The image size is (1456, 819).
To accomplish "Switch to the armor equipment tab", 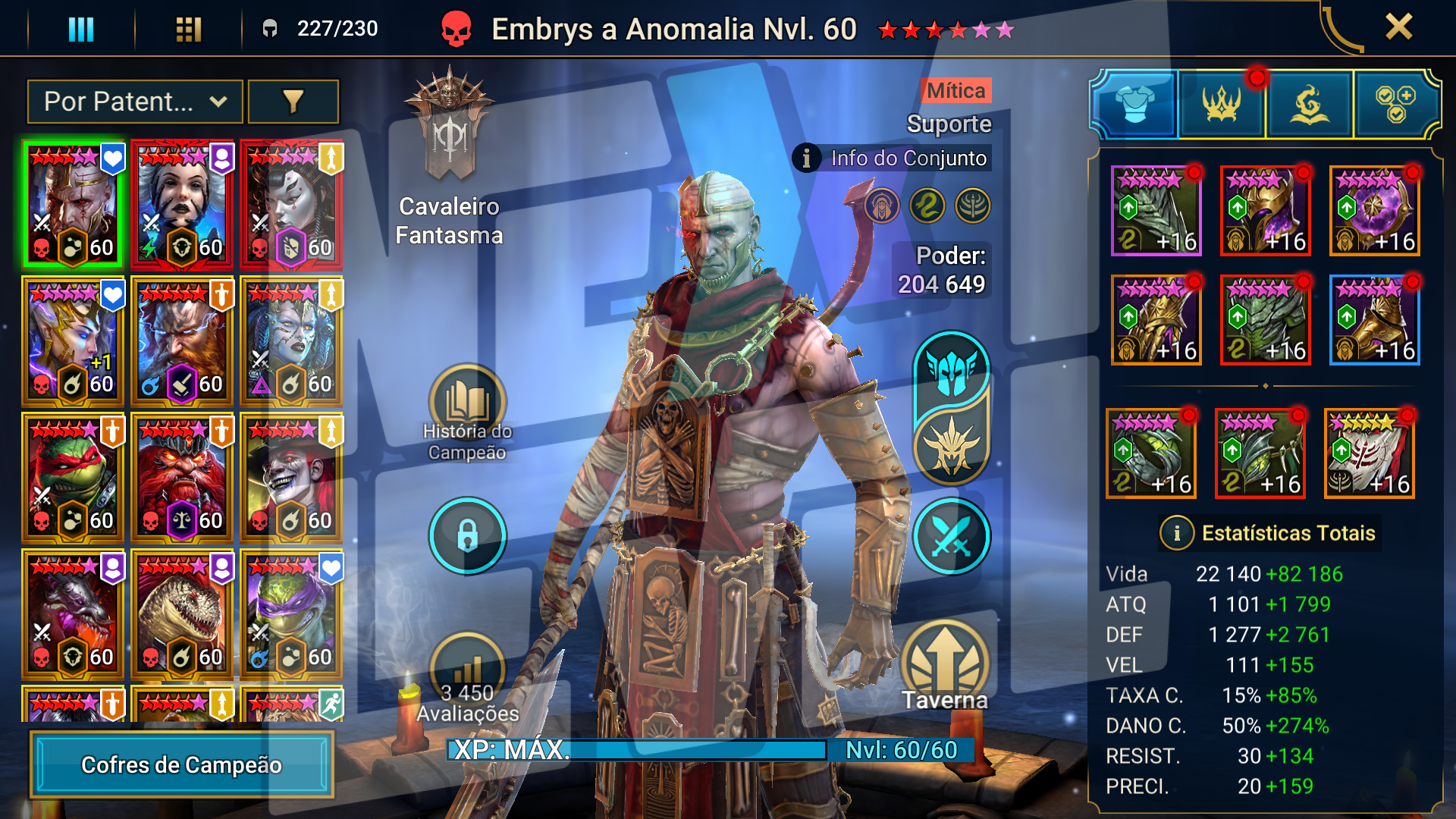I will pyautogui.click(x=1134, y=104).
